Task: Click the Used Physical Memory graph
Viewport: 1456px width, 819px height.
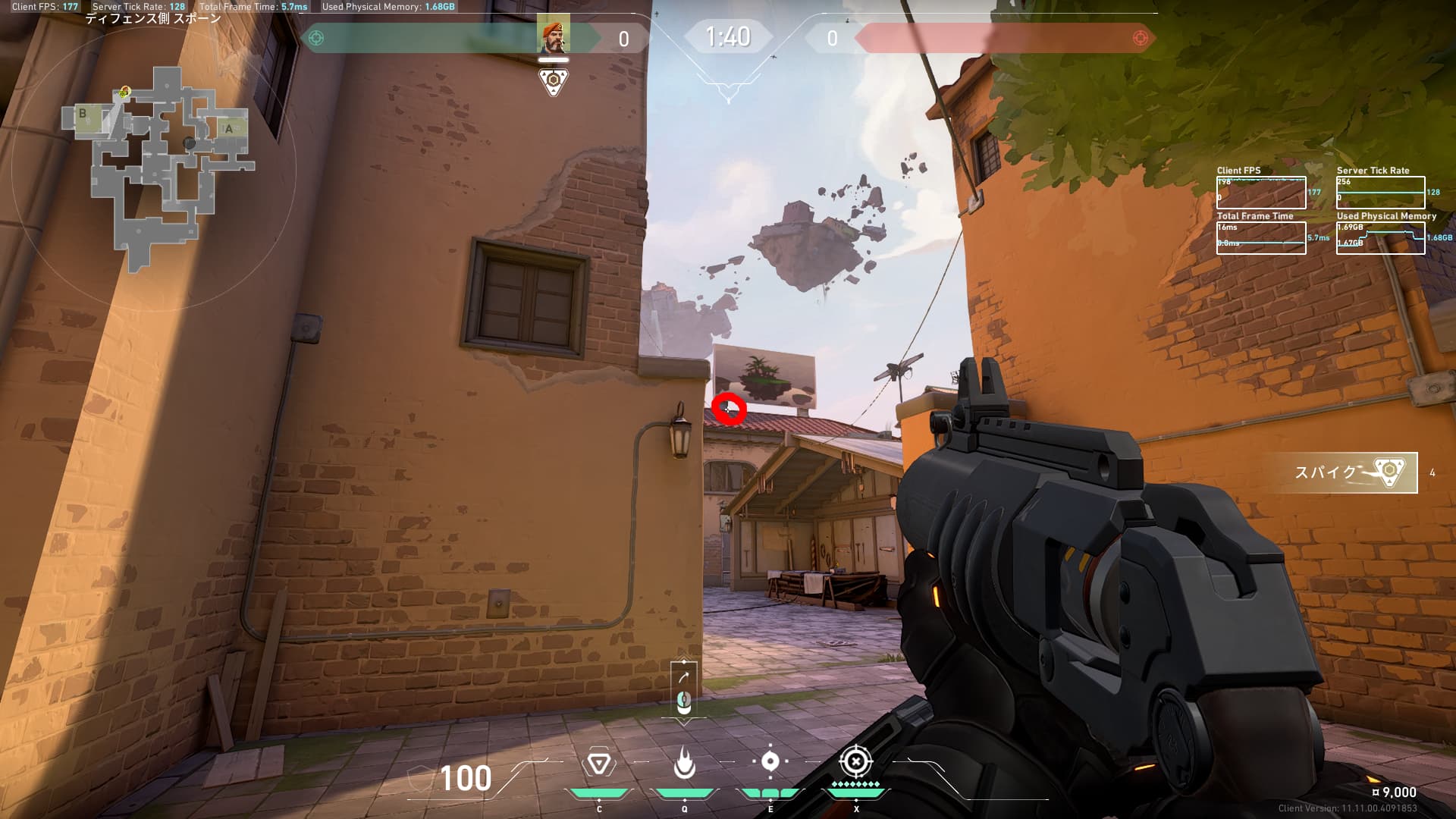Action: (x=1380, y=237)
